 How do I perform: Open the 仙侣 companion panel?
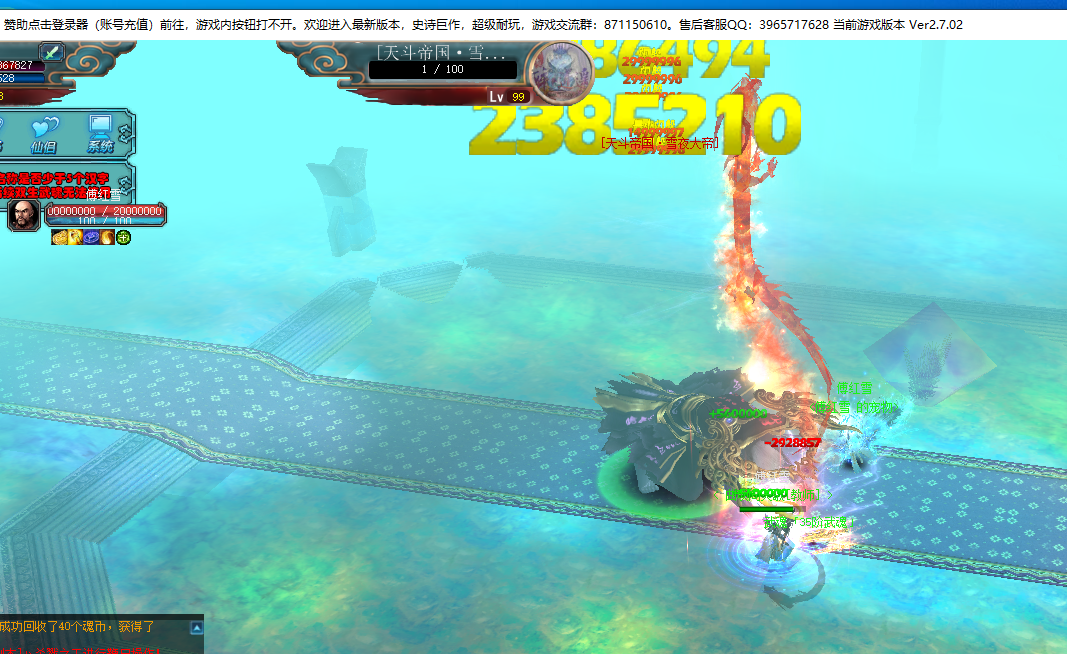point(45,132)
